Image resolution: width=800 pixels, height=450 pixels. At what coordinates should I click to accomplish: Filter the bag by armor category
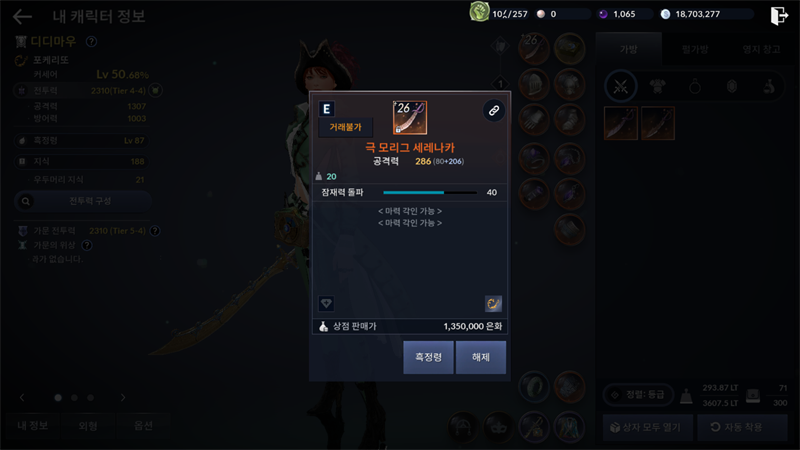click(658, 86)
